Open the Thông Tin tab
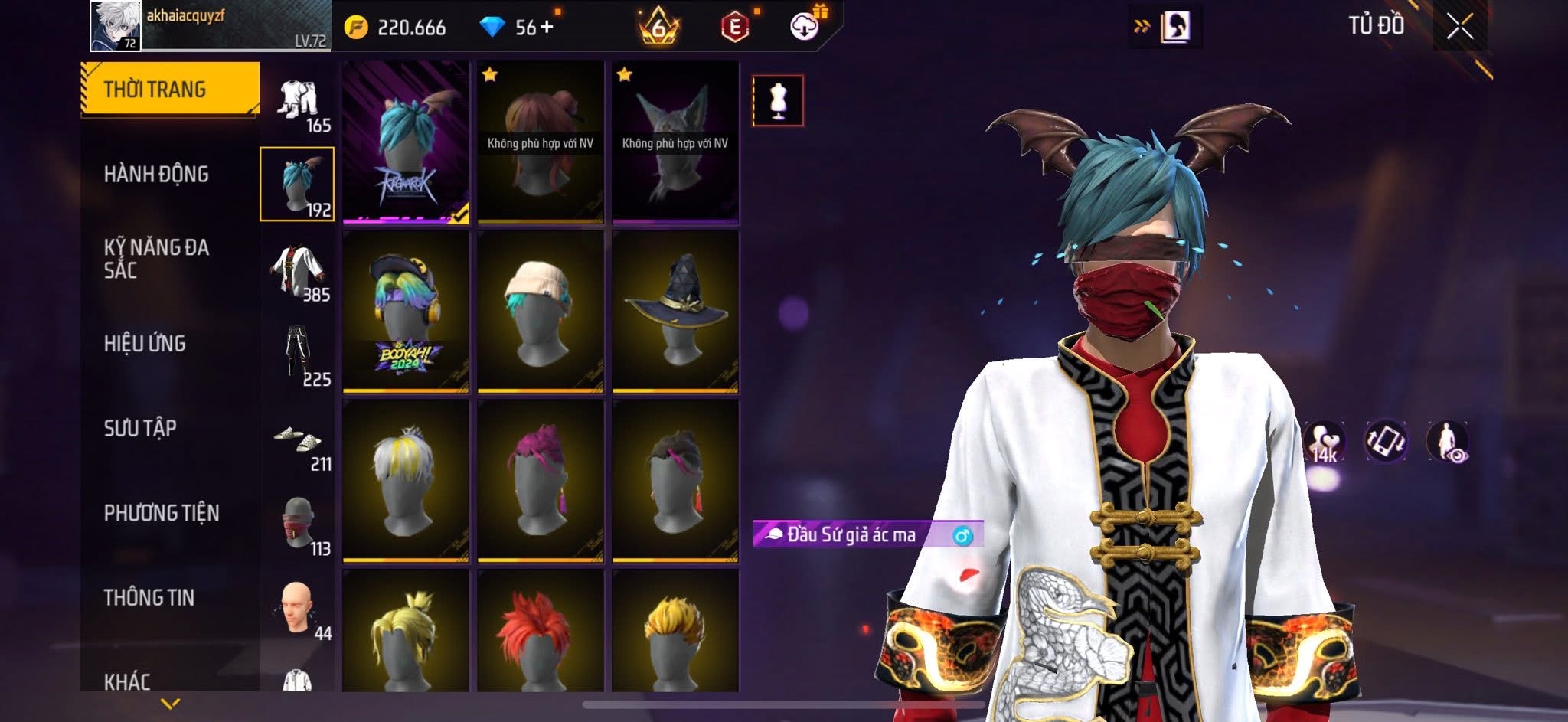 pyautogui.click(x=149, y=597)
